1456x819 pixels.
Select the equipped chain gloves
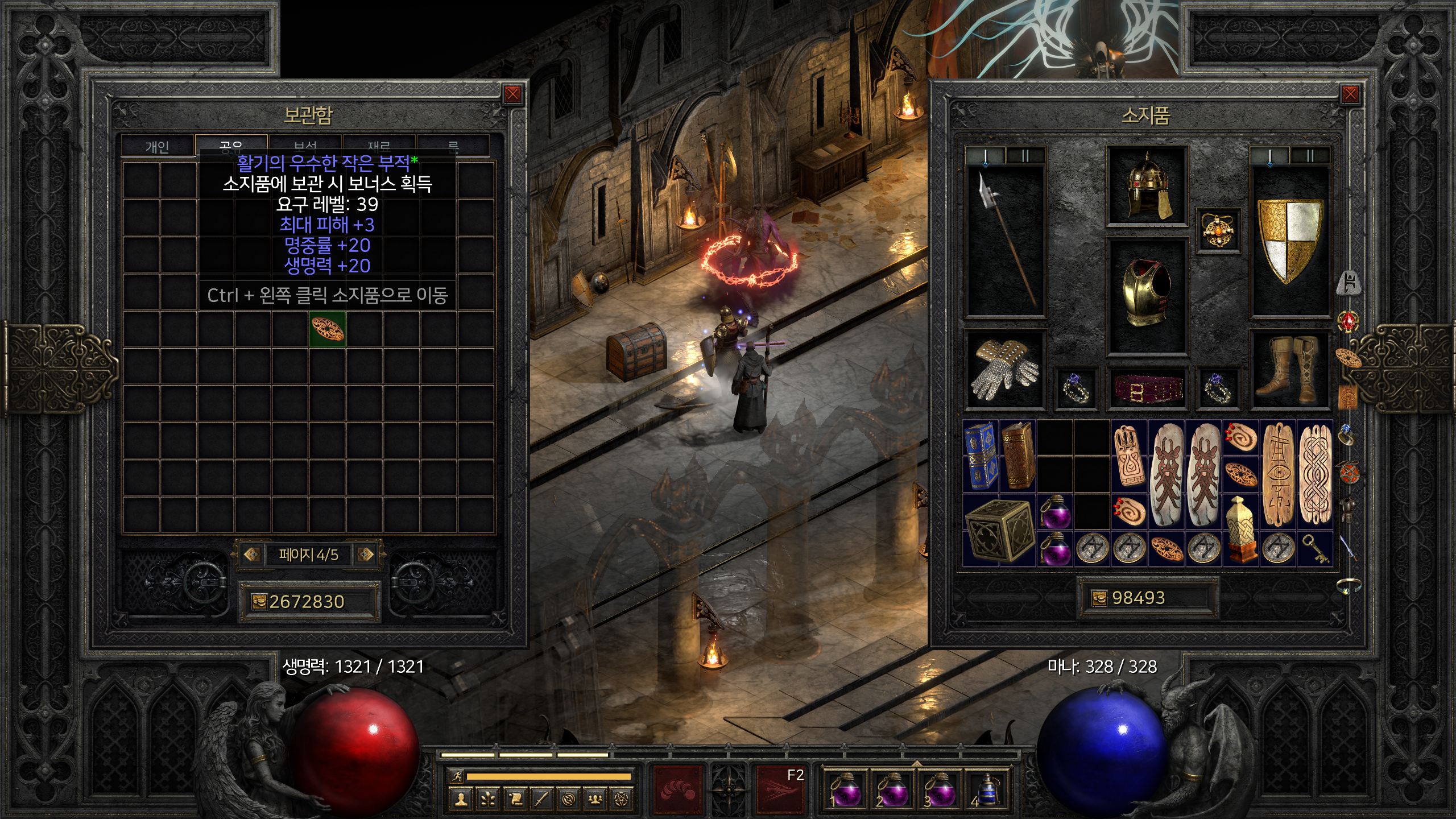tap(1005, 370)
